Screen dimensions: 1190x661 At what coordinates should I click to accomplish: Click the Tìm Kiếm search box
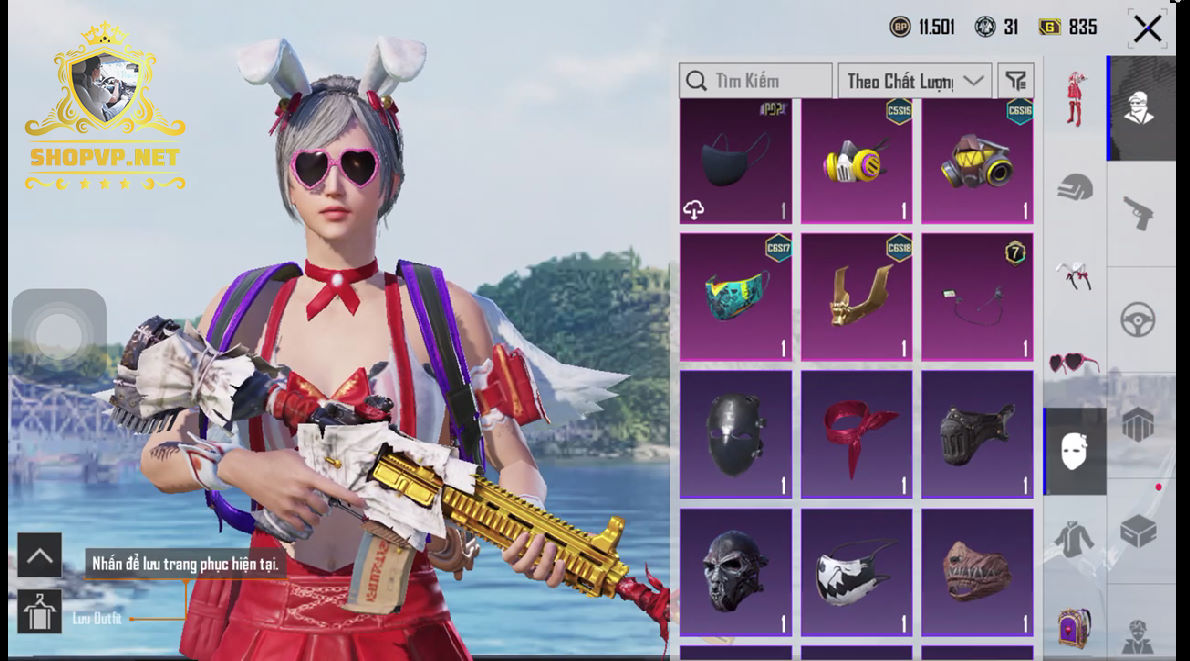pos(756,81)
